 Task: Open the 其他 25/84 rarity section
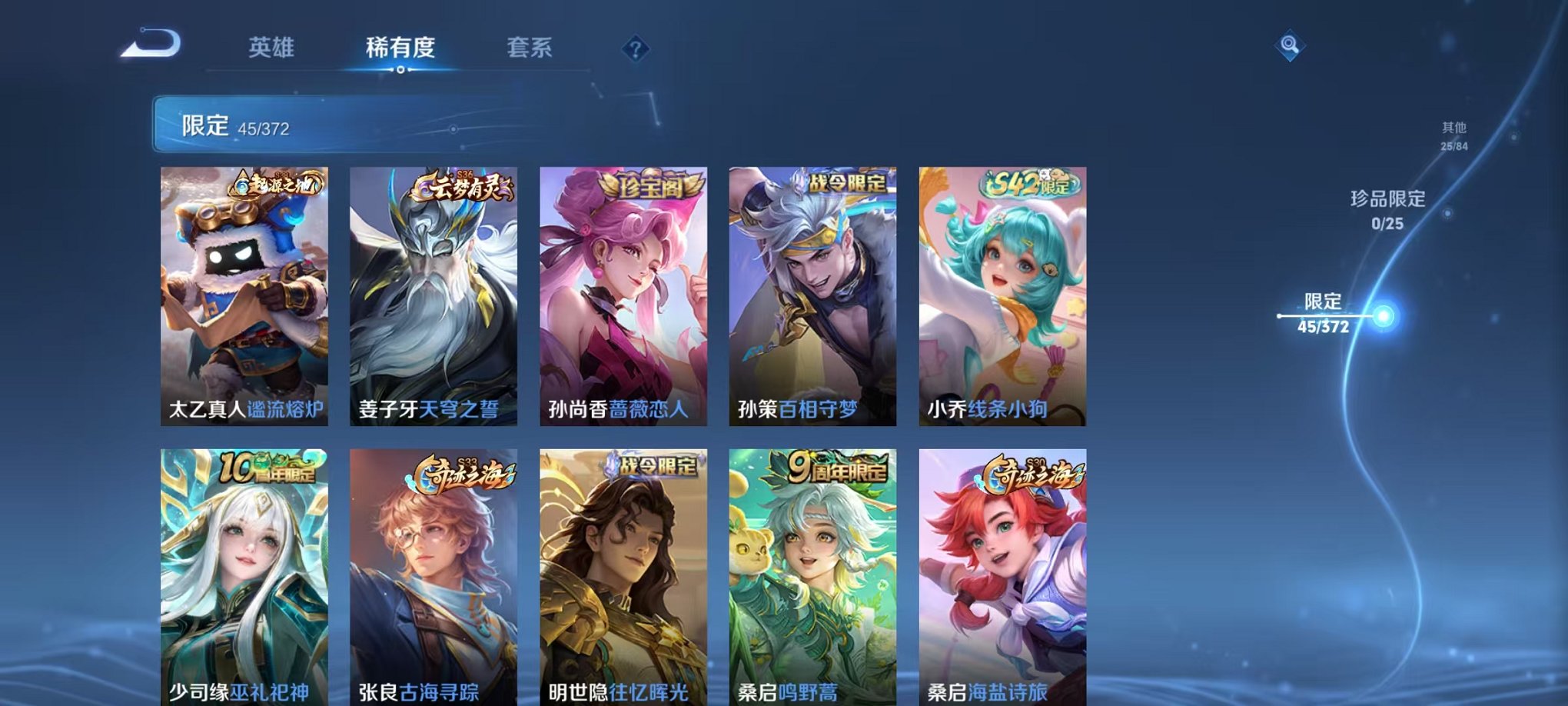pyautogui.click(x=1453, y=136)
